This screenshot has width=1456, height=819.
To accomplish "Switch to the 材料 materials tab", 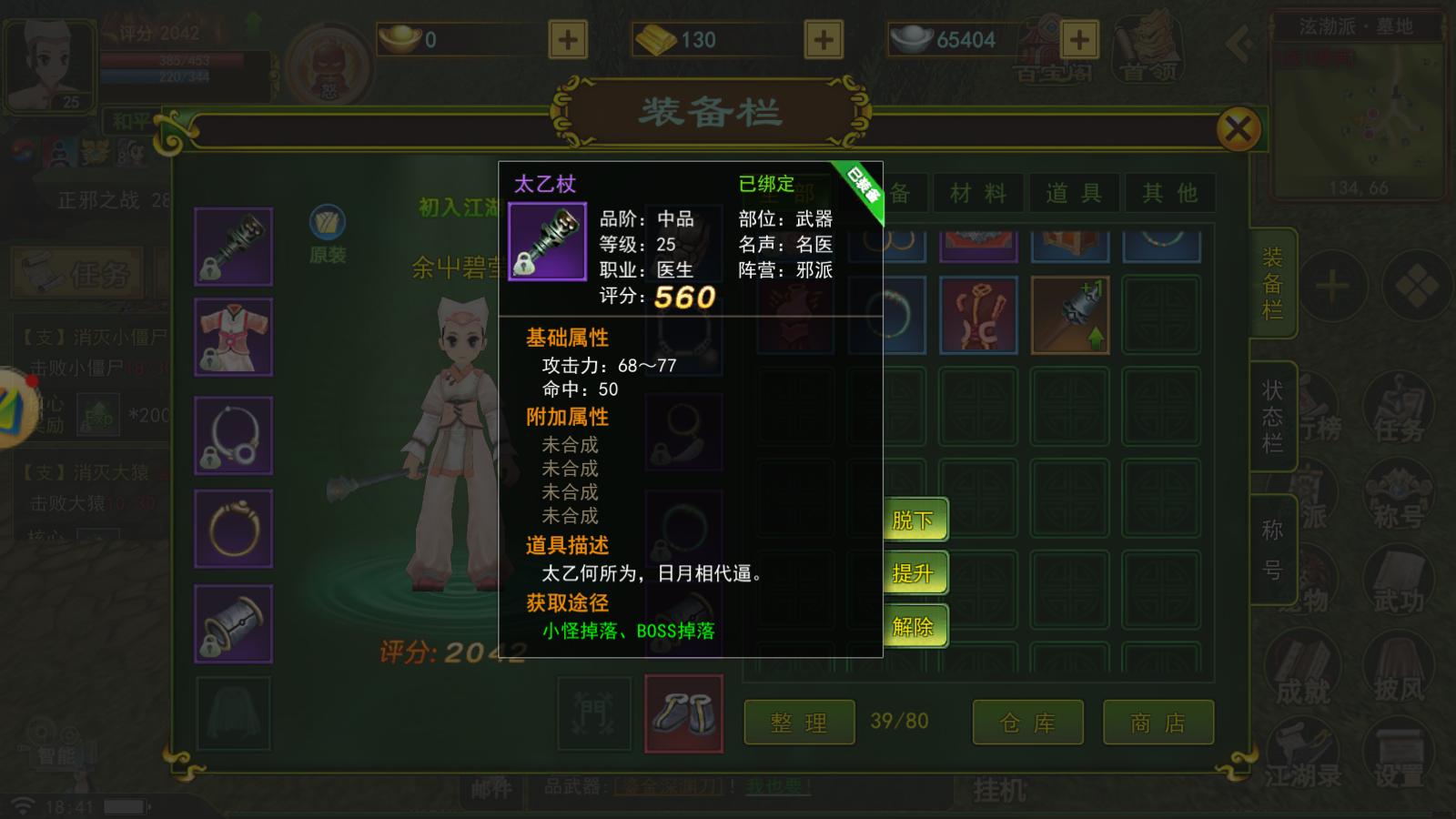I will click(x=978, y=193).
